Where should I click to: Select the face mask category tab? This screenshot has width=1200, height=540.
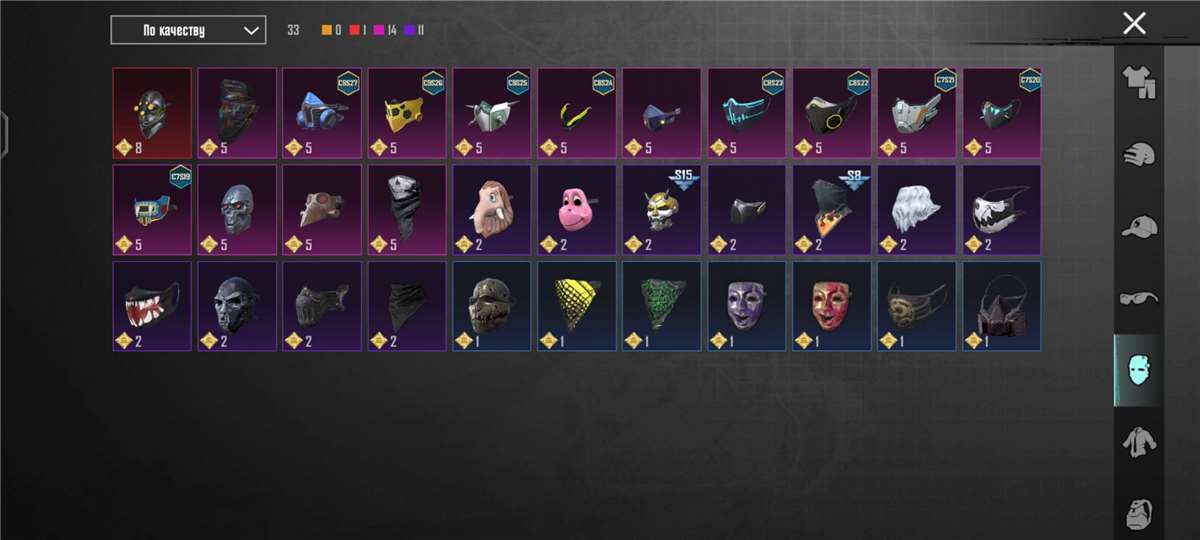[x=1138, y=370]
